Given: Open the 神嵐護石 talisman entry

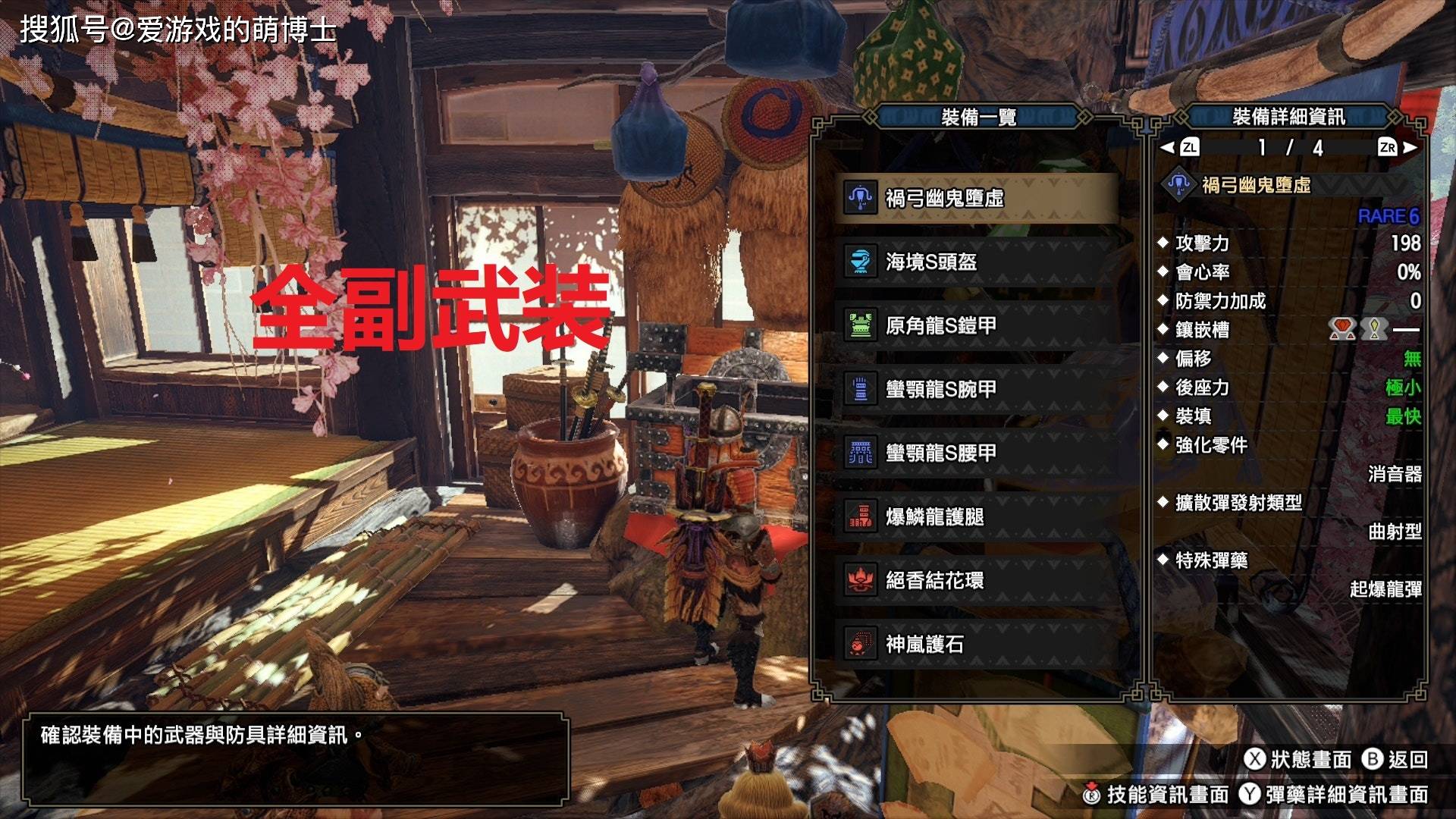Looking at the screenshot, I should point(978,645).
